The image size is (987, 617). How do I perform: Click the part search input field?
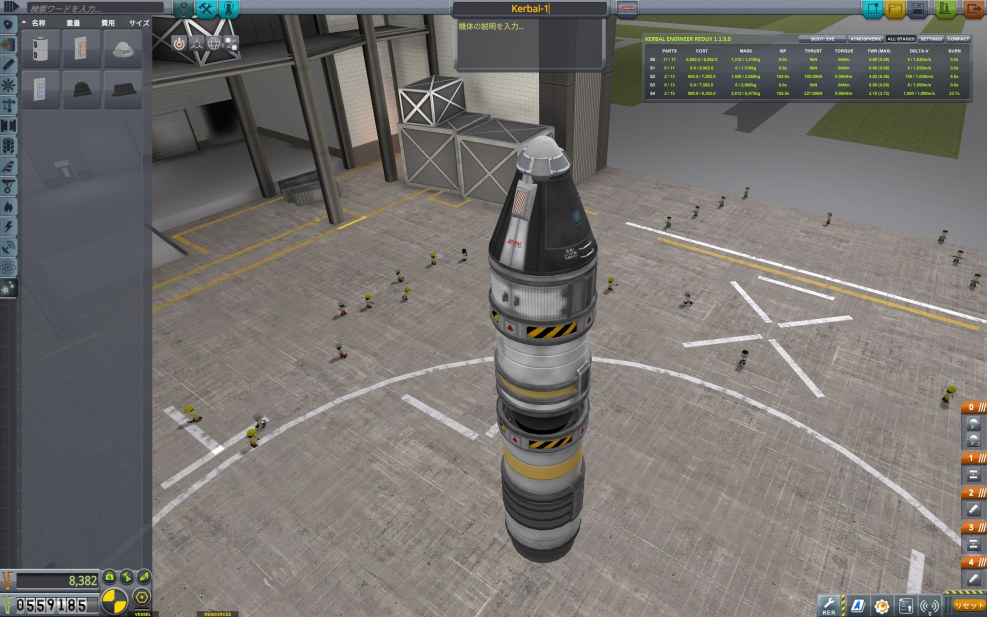coord(90,8)
